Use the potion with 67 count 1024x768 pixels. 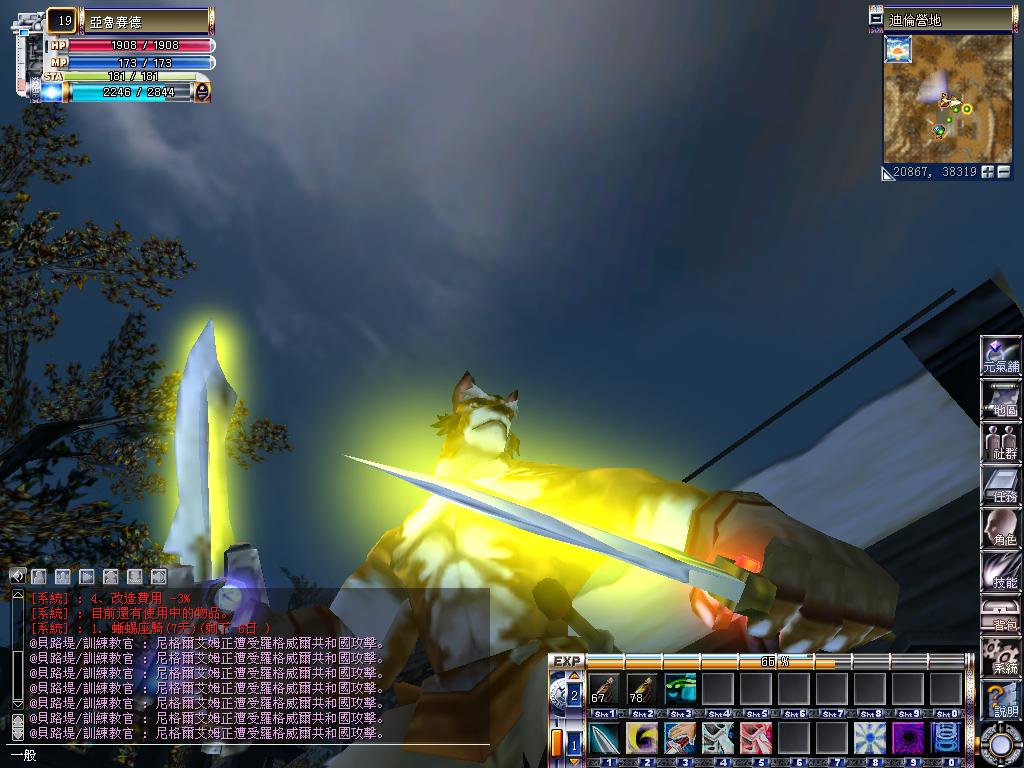tap(603, 689)
